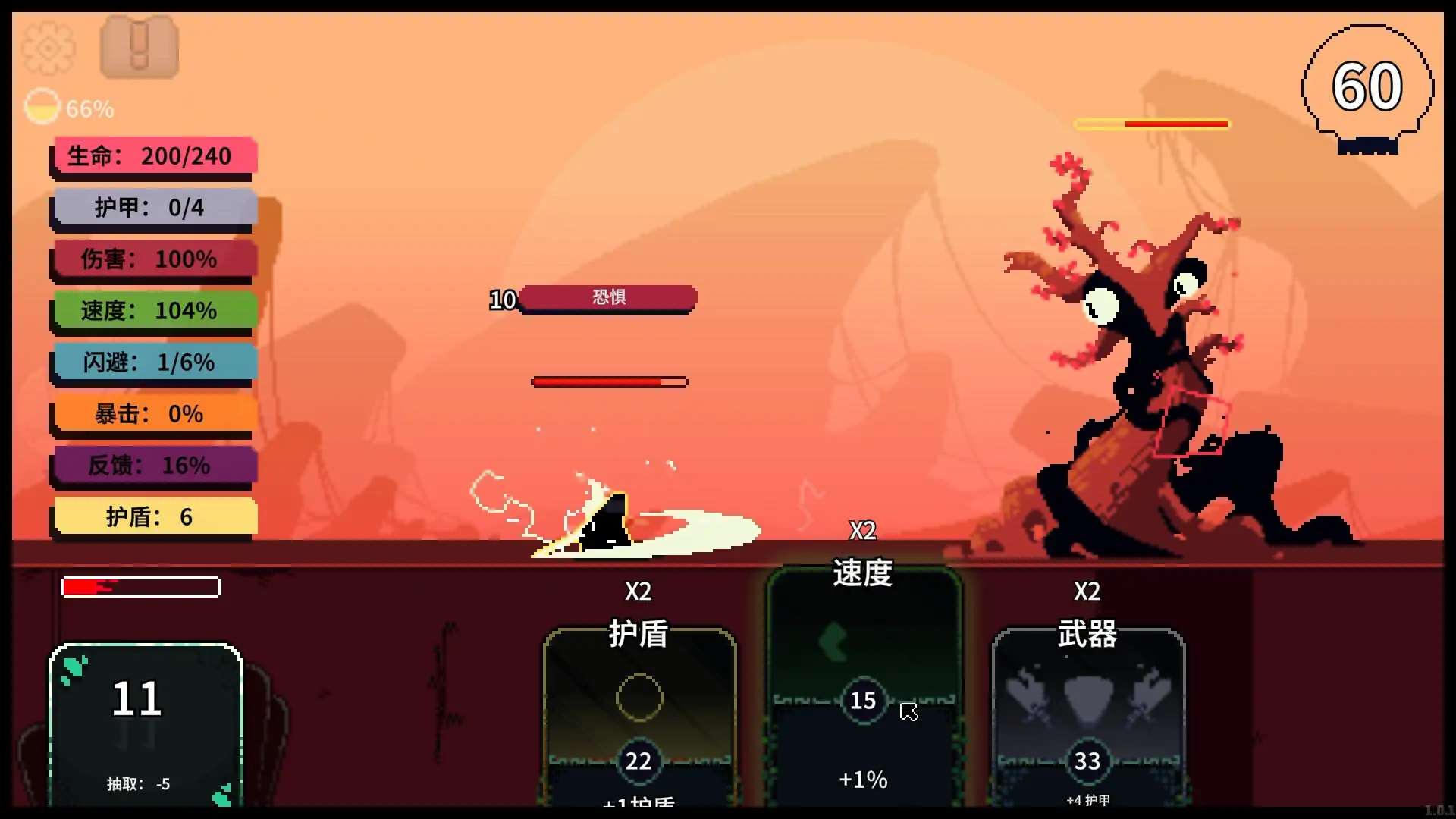This screenshot has width=1456, height=819.
Task: Click the boss health bar at top right
Action: pos(1151,124)
